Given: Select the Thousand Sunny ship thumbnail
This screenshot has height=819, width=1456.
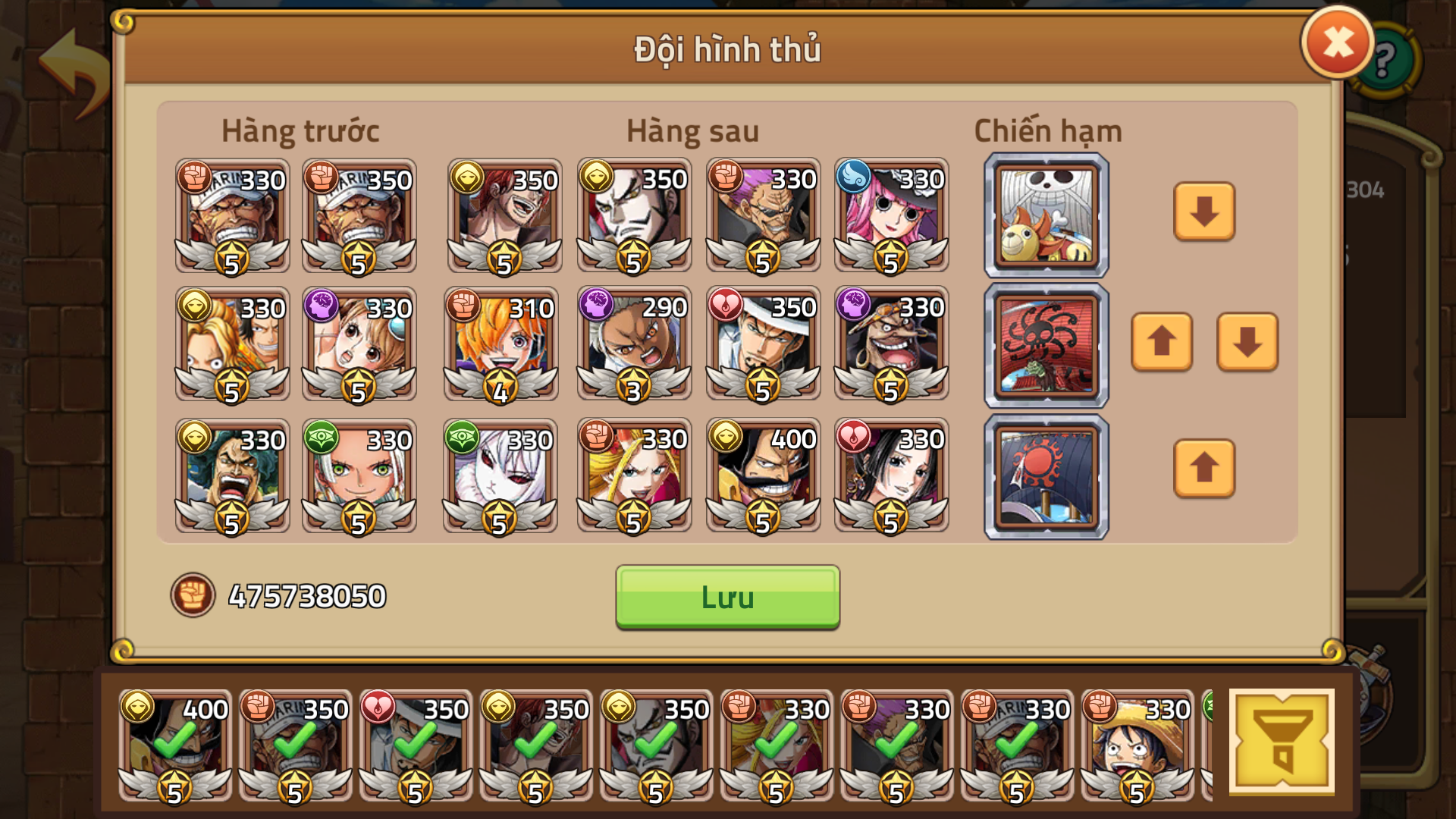Looking at the screenshot, I should (1045, 215).
